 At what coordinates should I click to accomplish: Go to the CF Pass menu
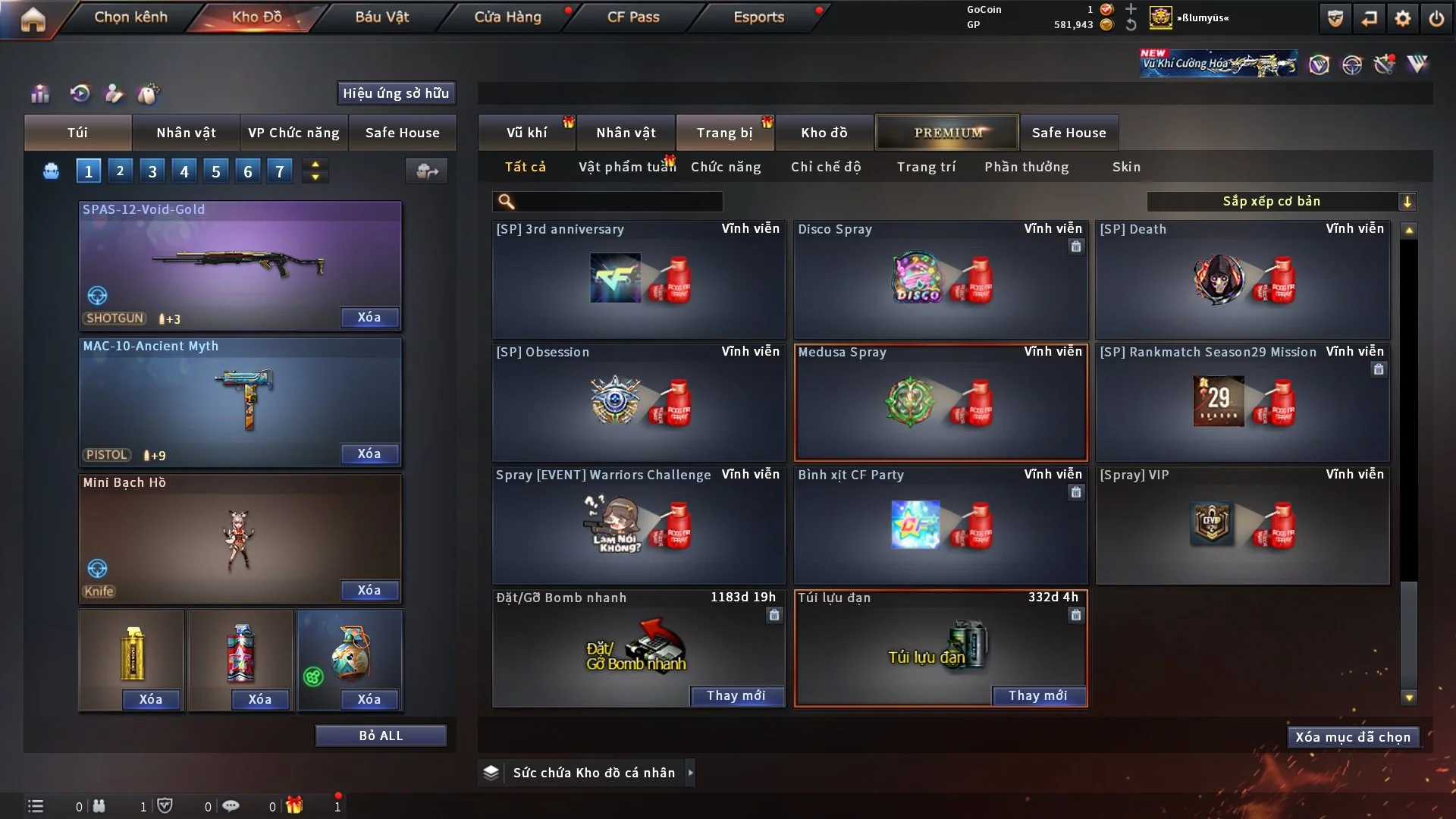click(x=633, y=17)
